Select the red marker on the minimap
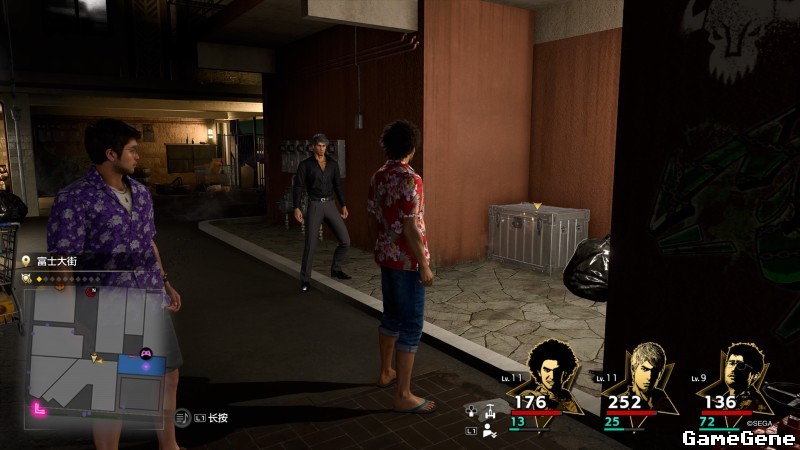 [91, 293]
